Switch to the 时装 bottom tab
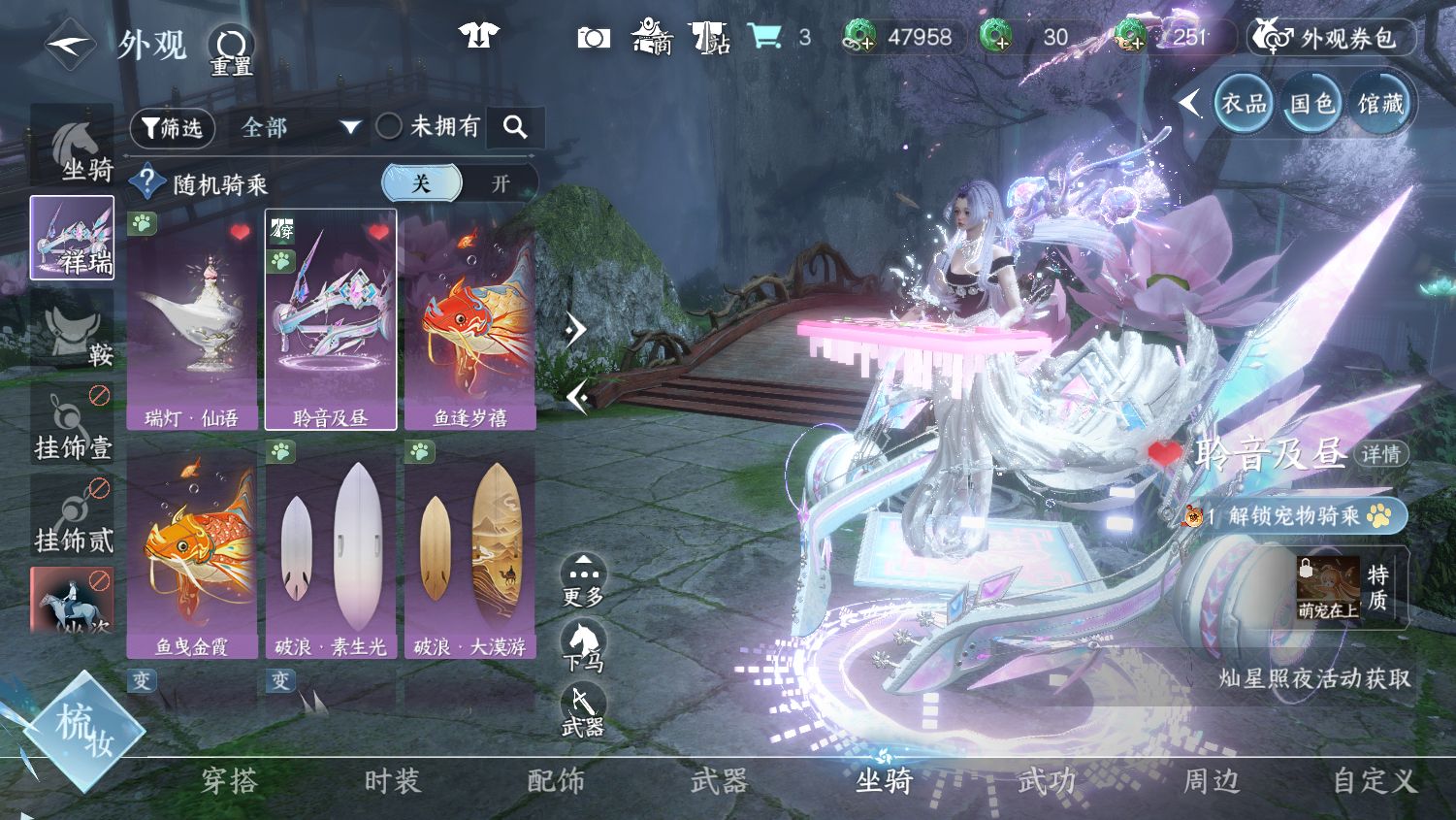Viewport: 1456px width, 820px height. (x=392, y=780)
